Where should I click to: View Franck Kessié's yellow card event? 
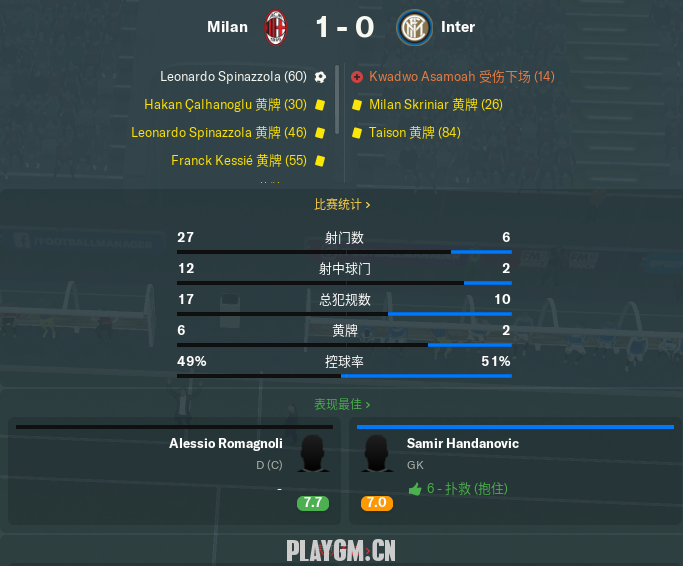tap(239, 160)
